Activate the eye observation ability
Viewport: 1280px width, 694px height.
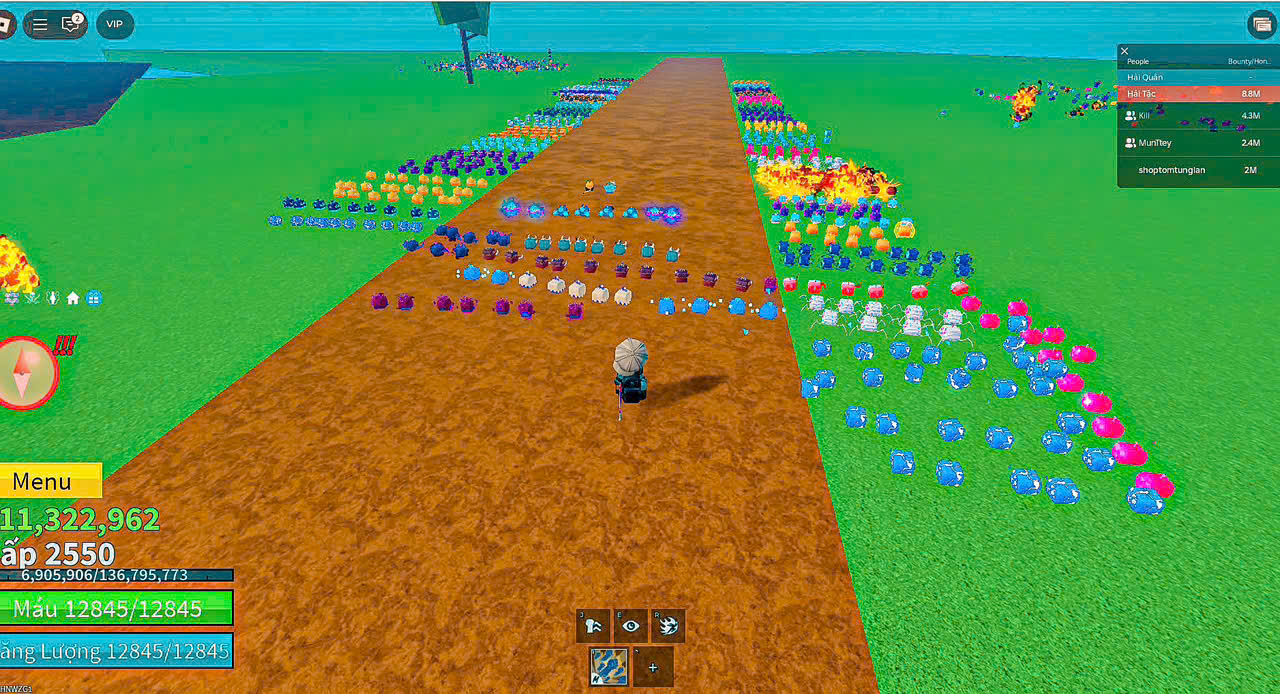630,626
